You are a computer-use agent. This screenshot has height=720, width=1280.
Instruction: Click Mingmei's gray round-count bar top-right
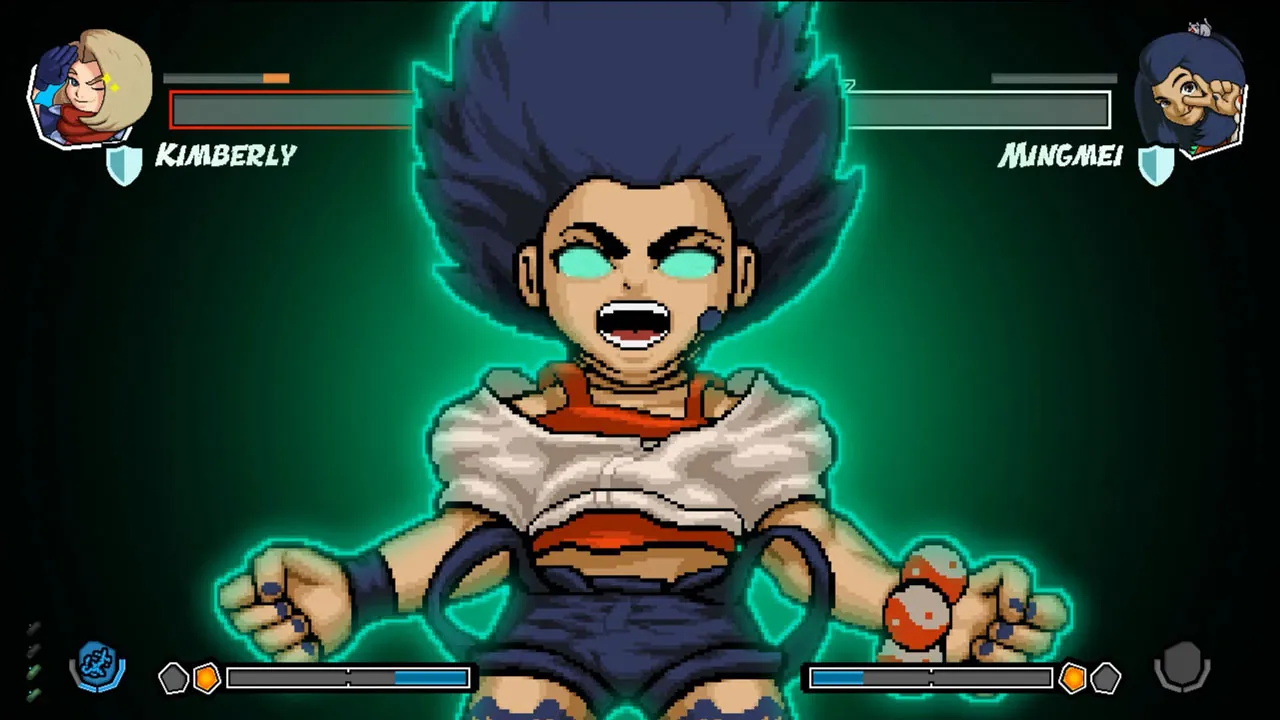click(x=1053, y=78)
